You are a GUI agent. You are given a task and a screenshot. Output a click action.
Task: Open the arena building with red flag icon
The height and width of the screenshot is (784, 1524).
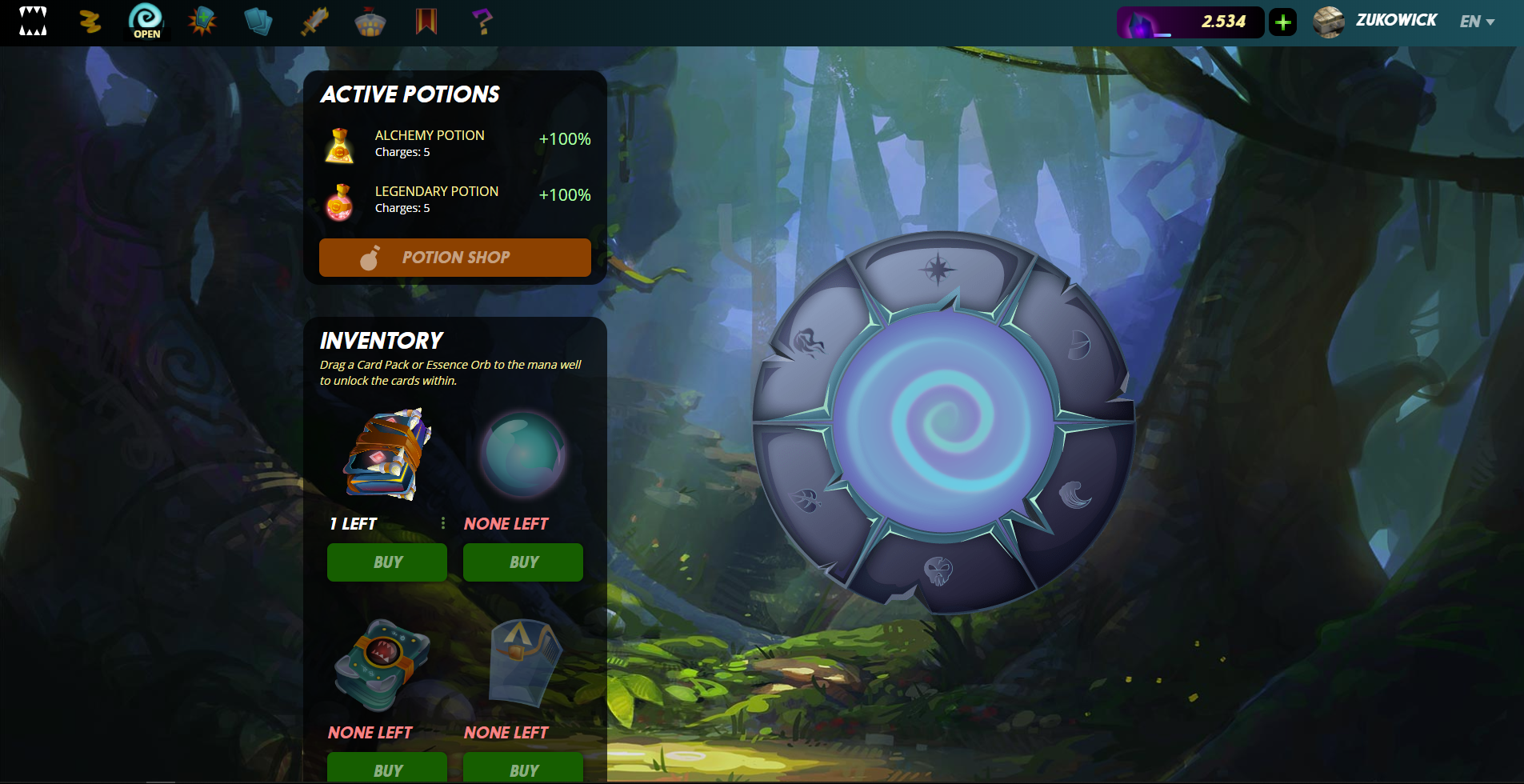click(370, 22)
